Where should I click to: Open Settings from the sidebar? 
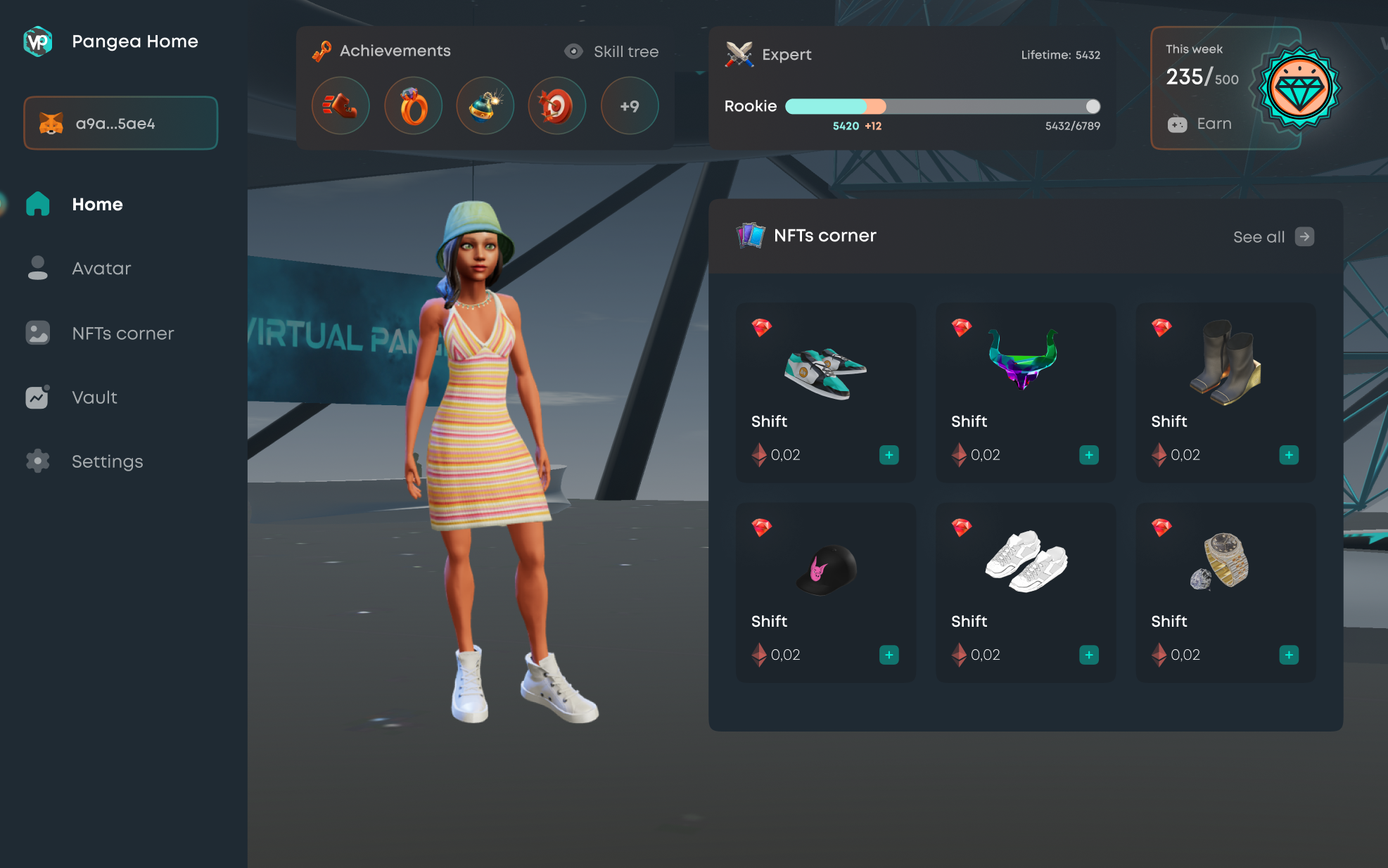tap(106, 461)
